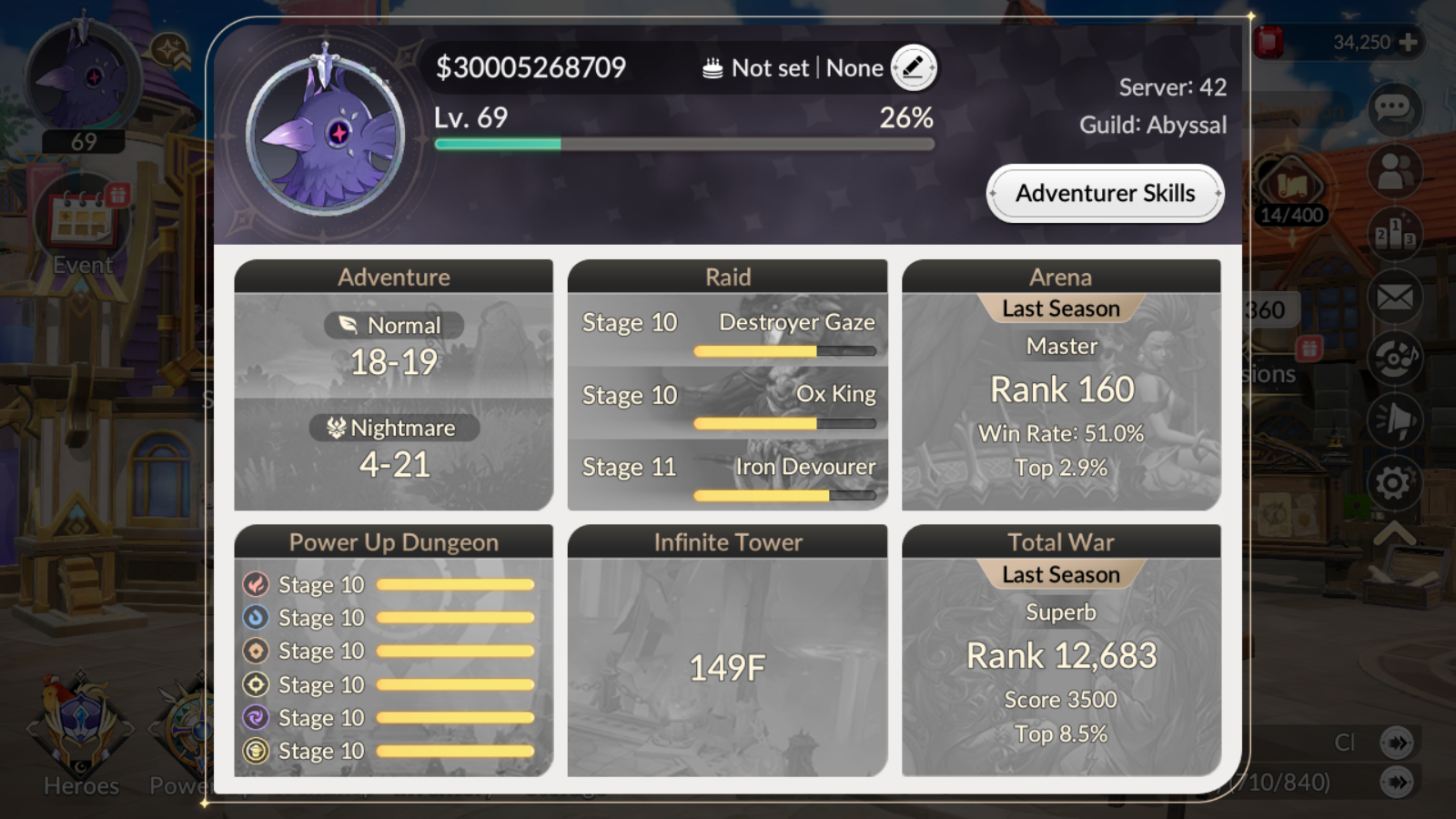Select the Iron Devourer raid row
Viewport: 1456px width, 819px height.
pos(727,474)
